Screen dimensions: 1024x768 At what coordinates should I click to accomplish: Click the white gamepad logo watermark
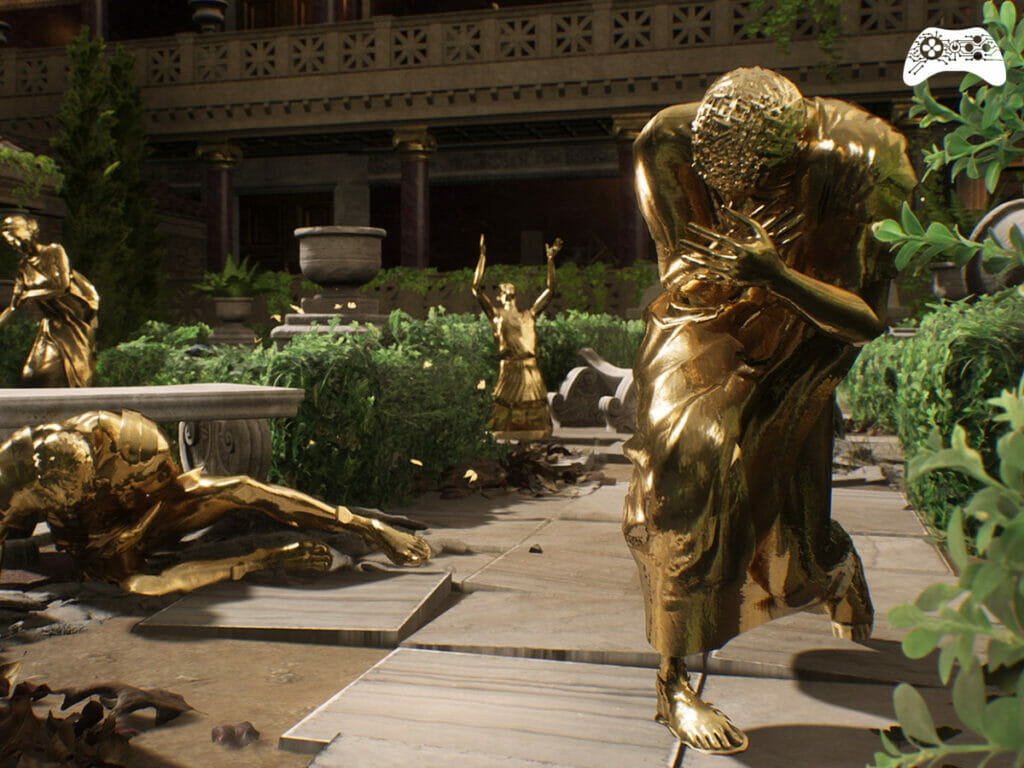(953, 55)
